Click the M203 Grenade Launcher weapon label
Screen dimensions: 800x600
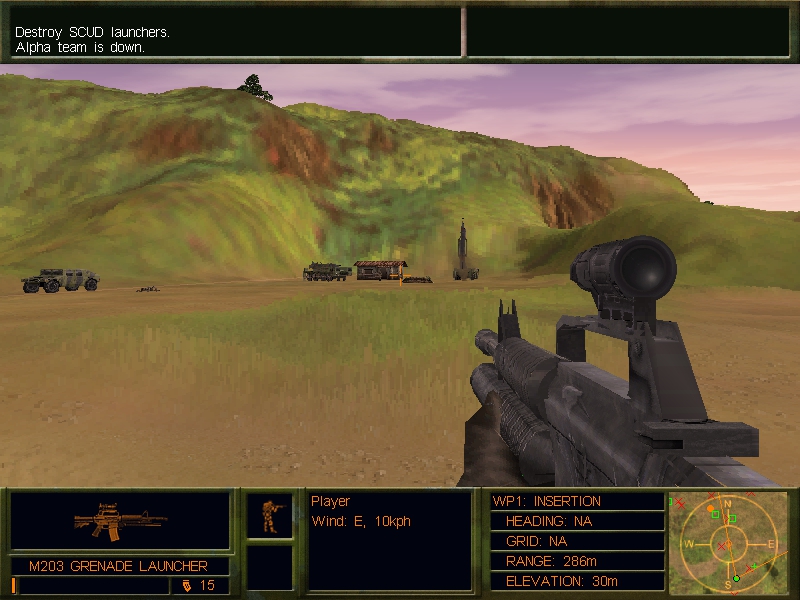pyautogui.click(x=120, y=566)
